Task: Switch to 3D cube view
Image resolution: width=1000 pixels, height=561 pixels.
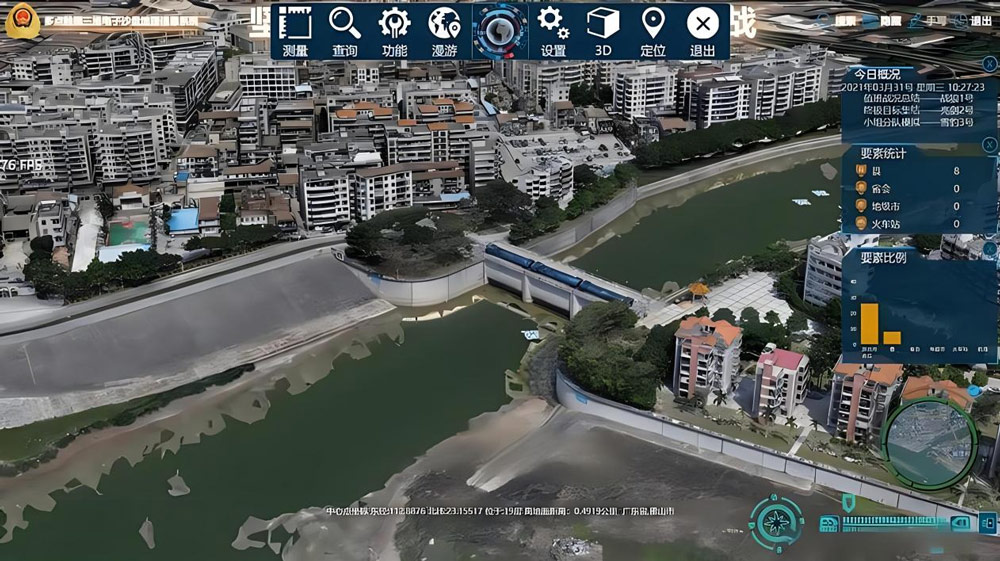Action: (x=603, y=31)
